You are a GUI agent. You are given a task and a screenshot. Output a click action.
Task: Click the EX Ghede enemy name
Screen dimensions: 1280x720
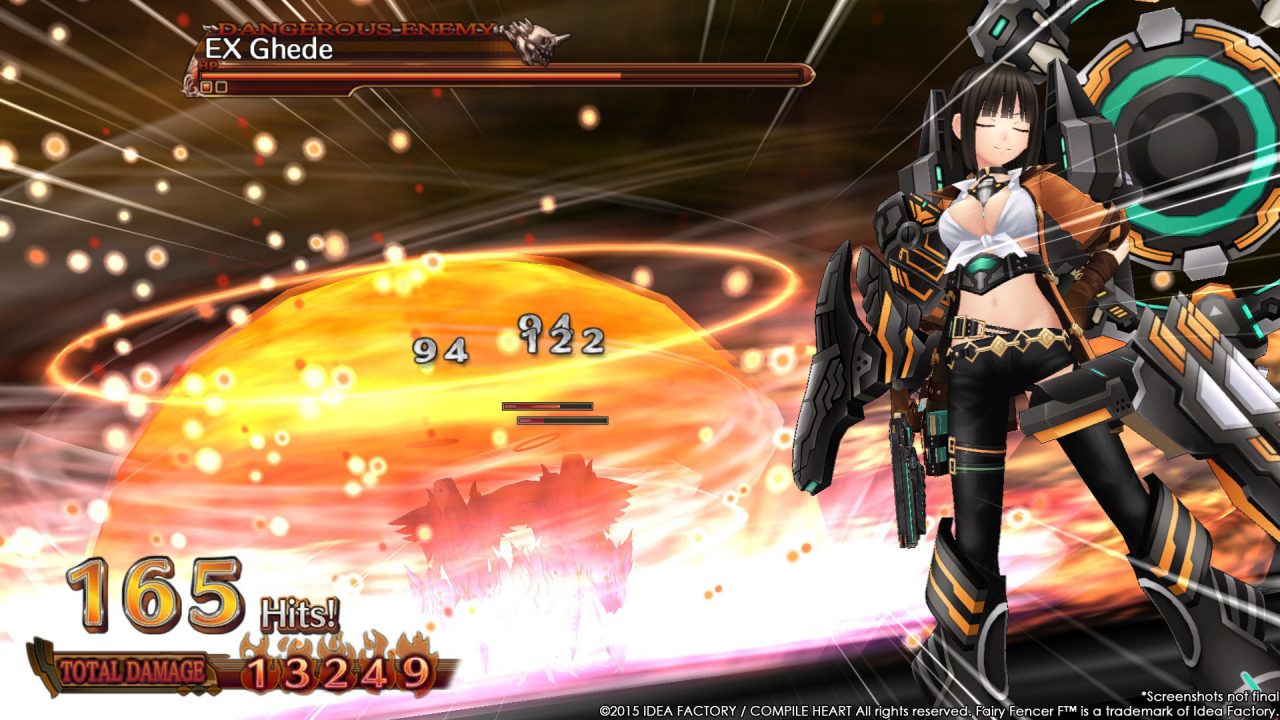268,49
